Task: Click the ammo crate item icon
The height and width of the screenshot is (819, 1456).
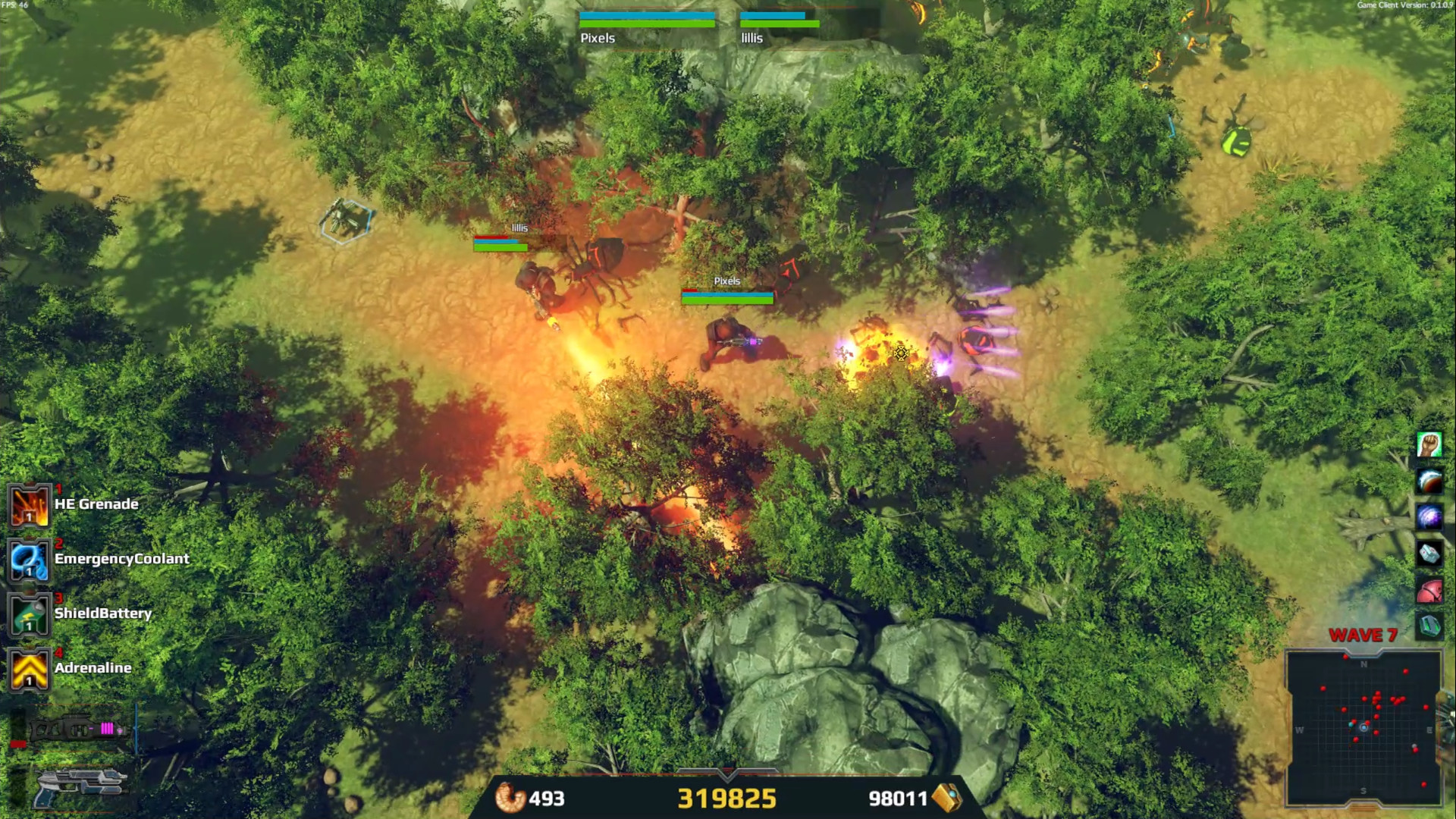Action: click(x=1429, y=625)
